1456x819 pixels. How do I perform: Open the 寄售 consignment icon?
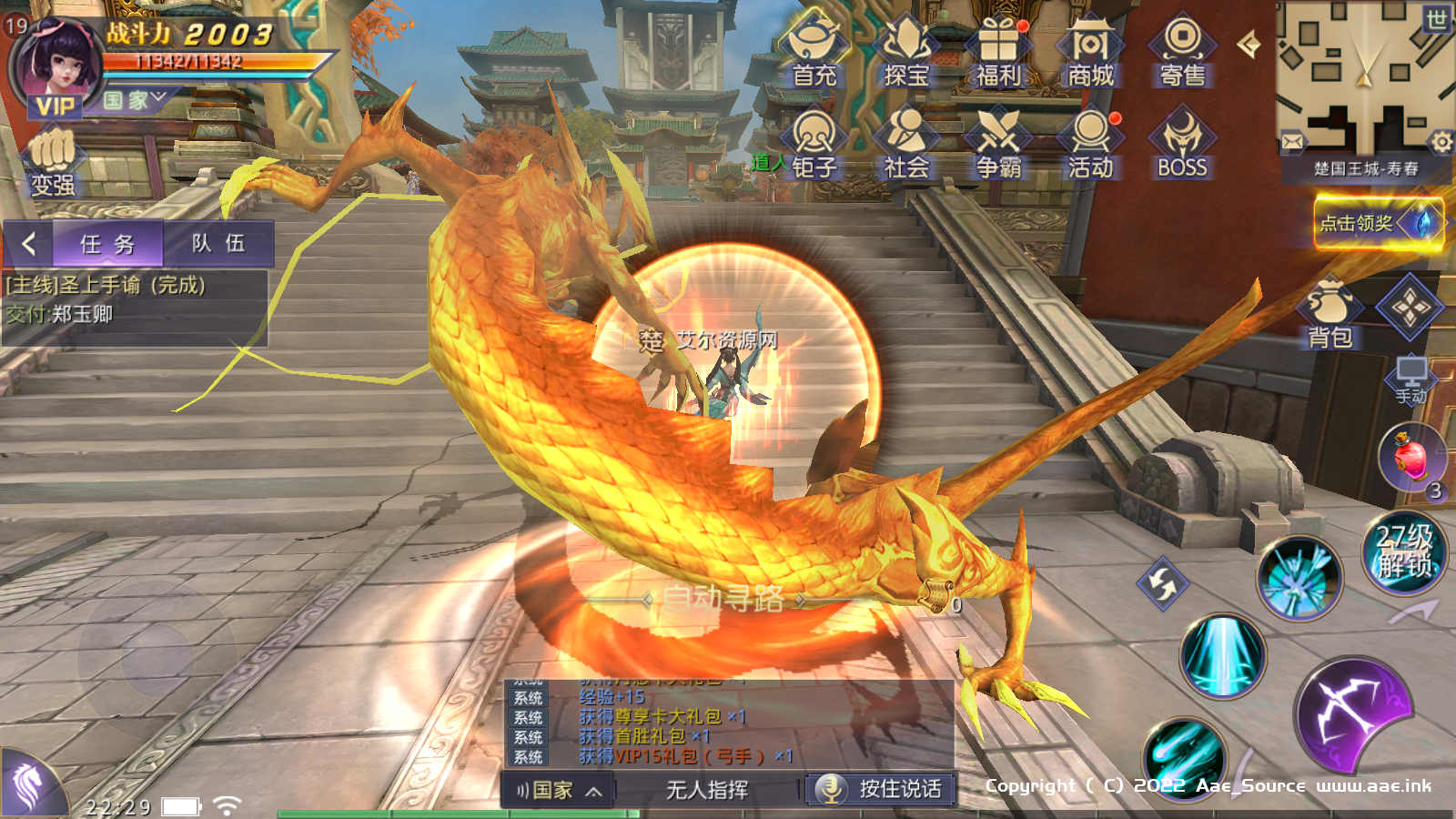[x=1182, y=52]
